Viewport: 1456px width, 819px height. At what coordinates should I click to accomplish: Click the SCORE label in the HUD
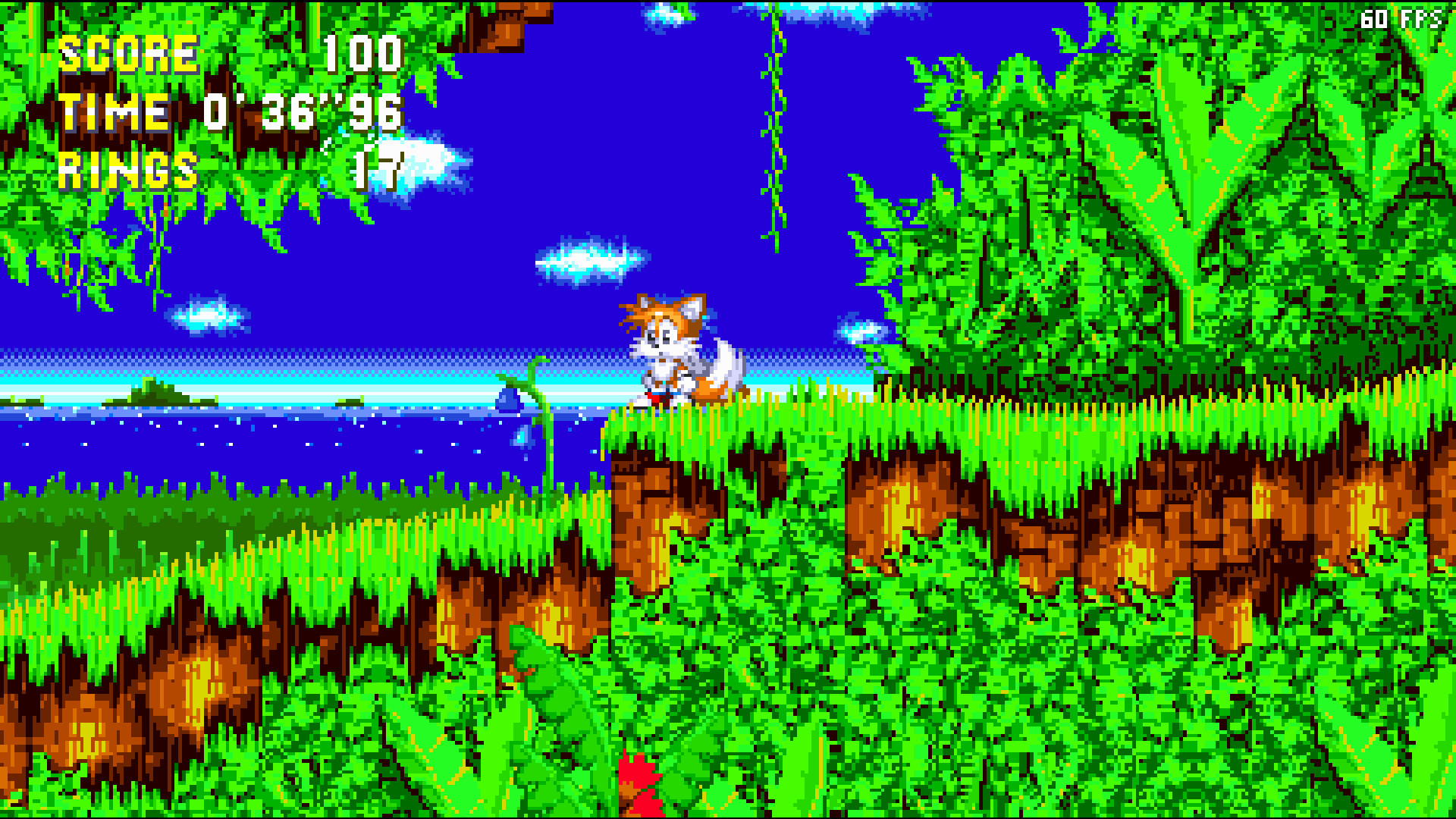129,52
